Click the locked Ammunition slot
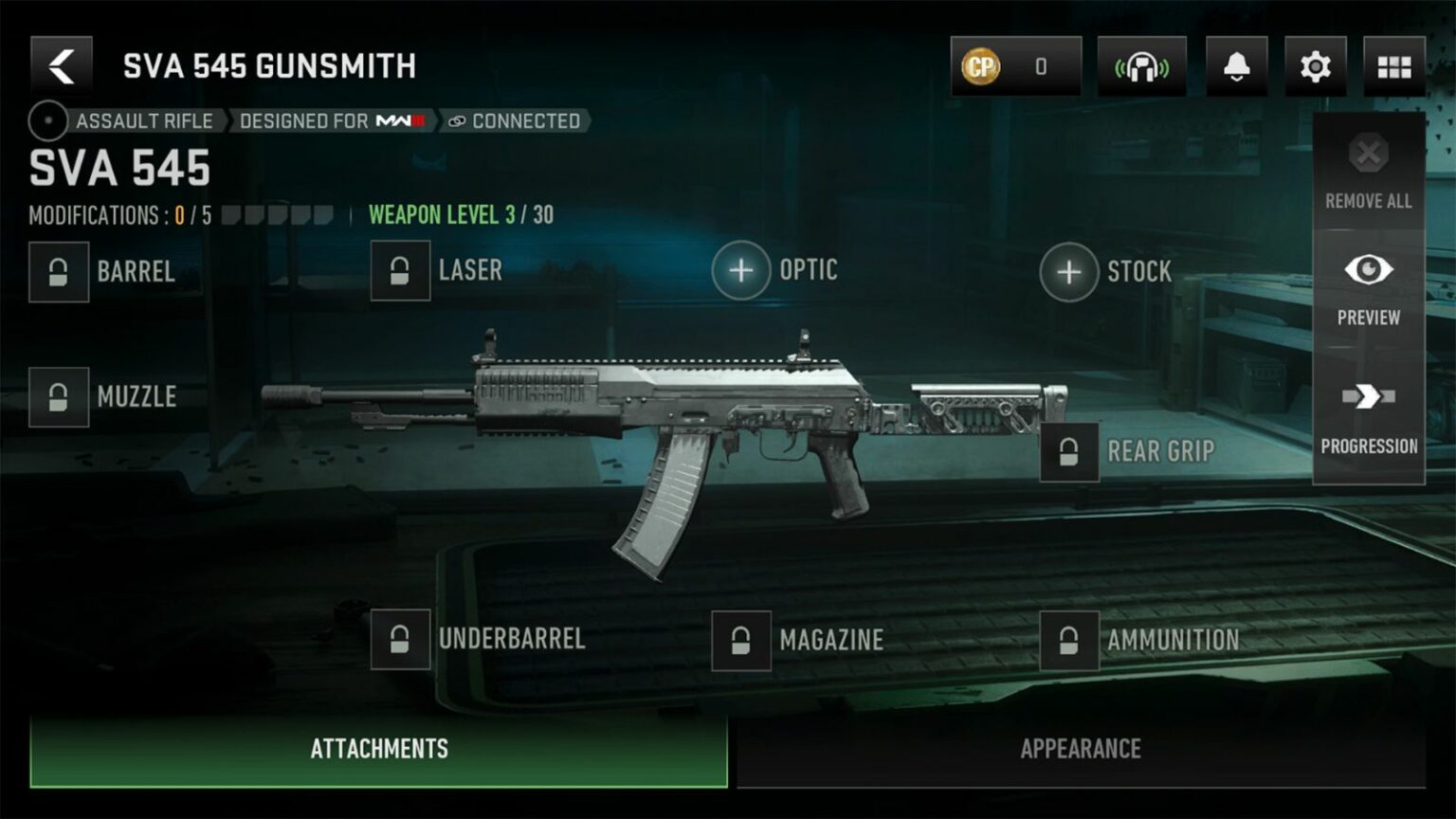 1069,640
